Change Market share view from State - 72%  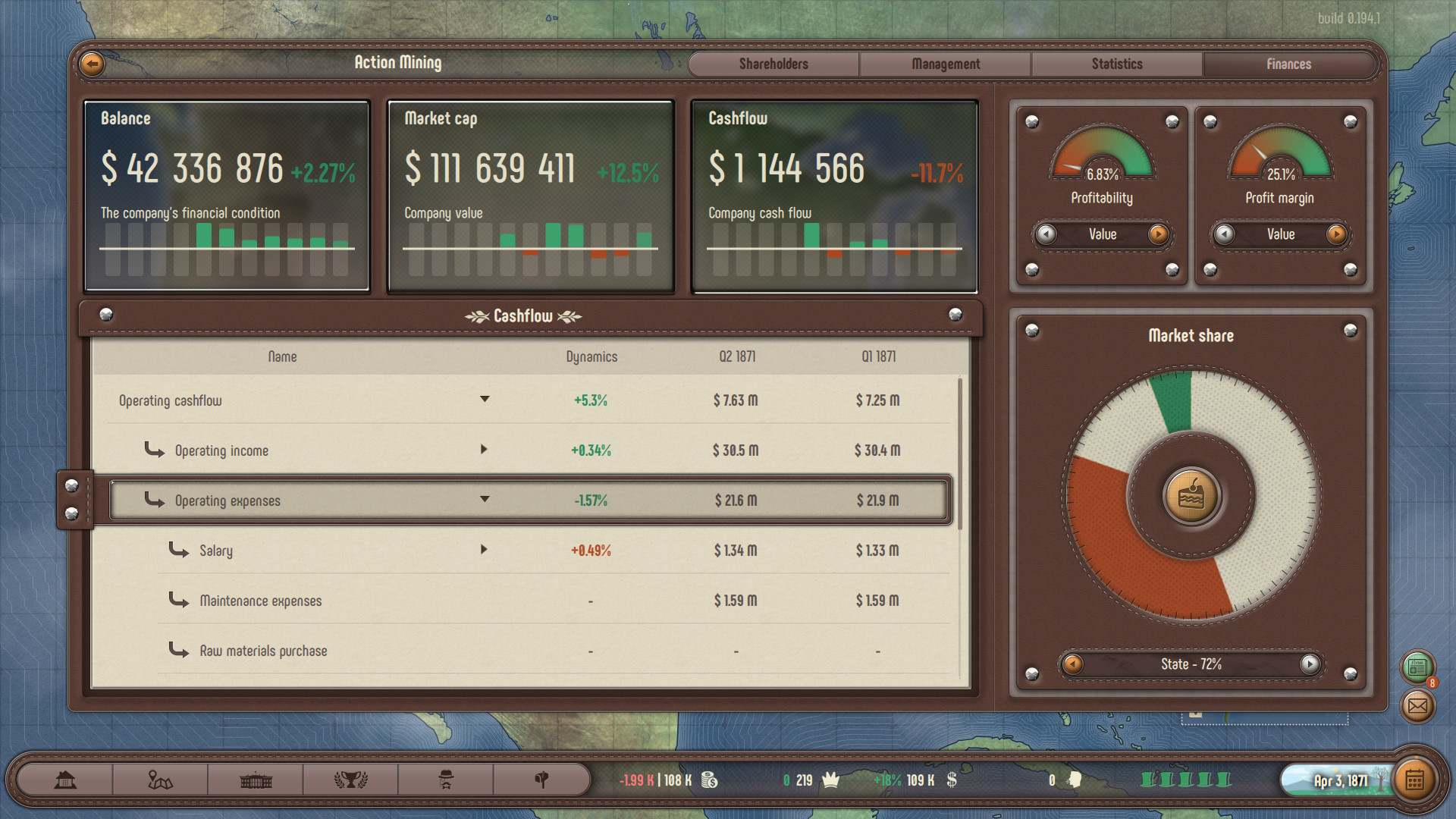1310,664
